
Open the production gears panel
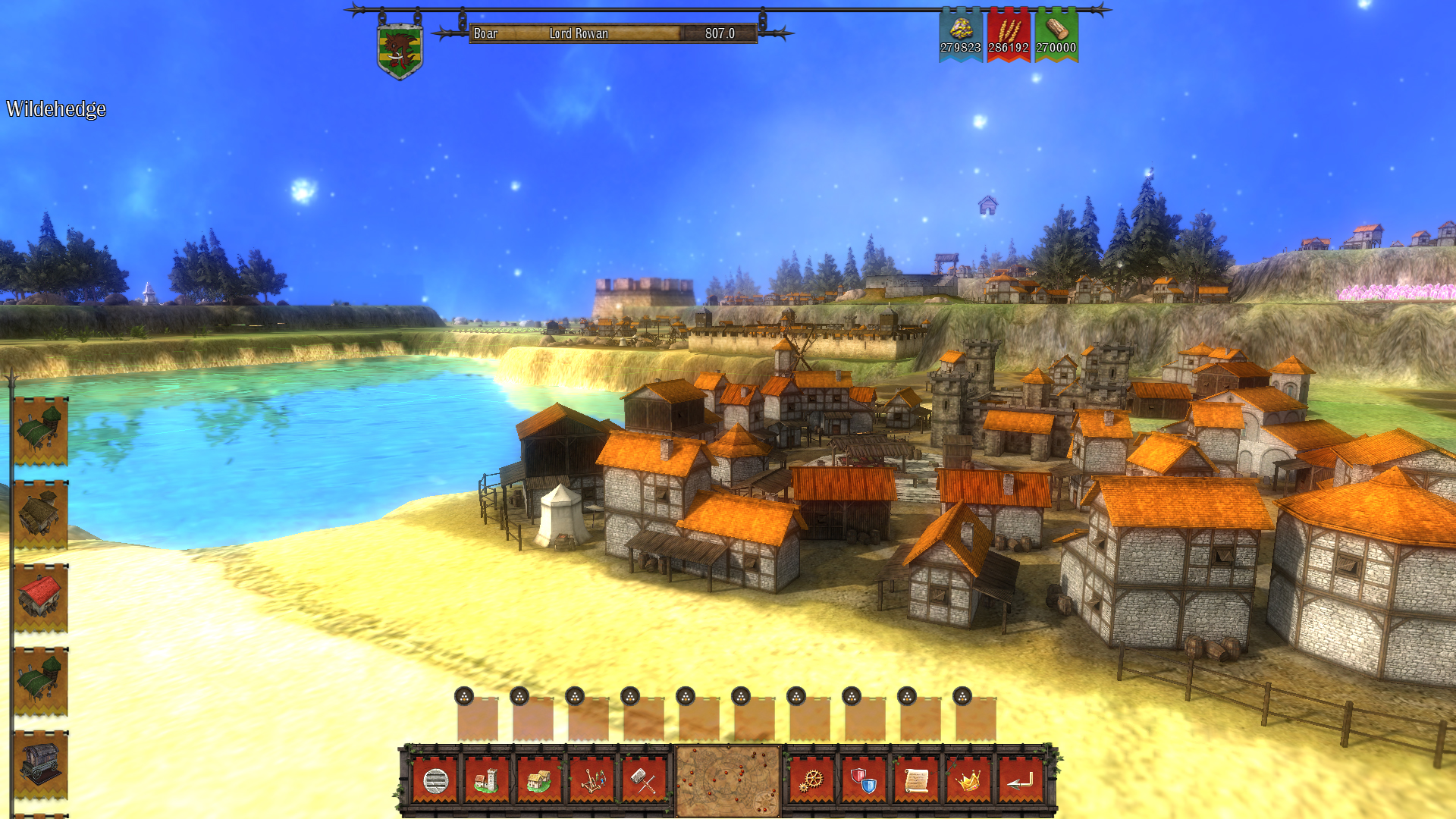(x=811, y=779)
